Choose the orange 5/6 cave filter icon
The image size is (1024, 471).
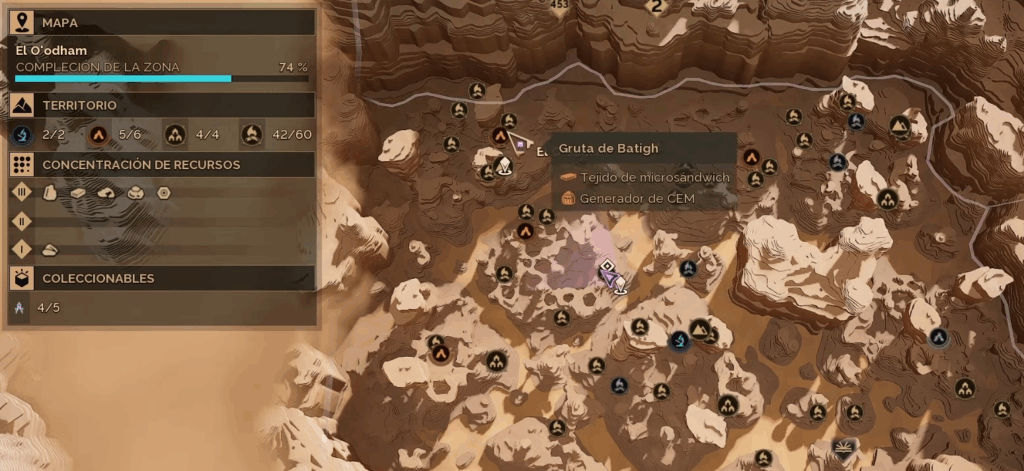tap(98, 134)
